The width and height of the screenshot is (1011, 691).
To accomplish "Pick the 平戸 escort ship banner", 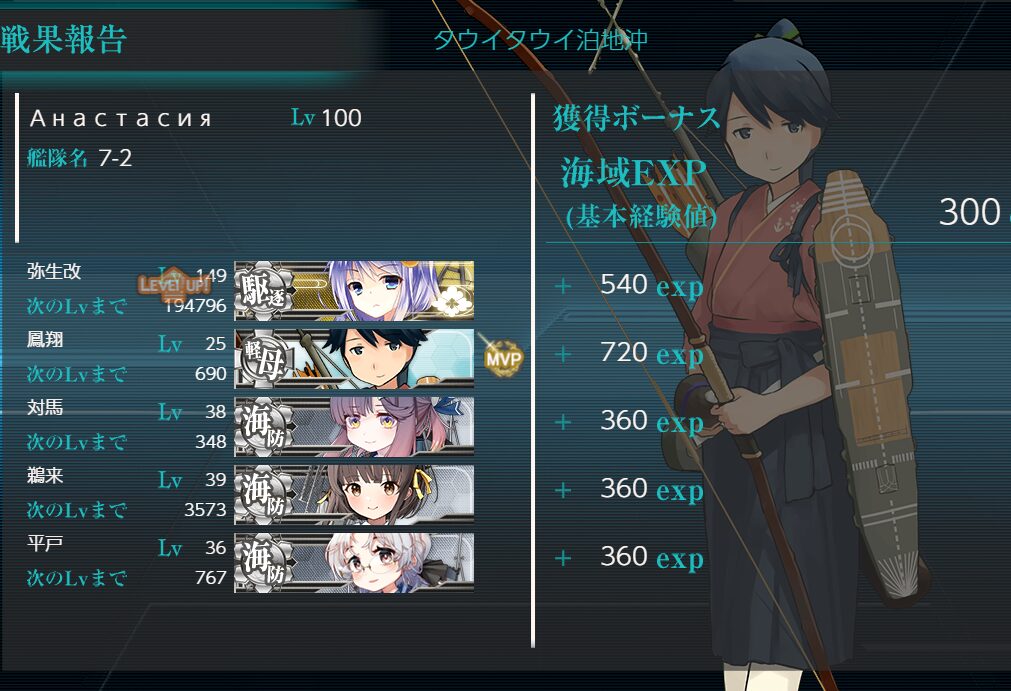I will pos(354,562).
